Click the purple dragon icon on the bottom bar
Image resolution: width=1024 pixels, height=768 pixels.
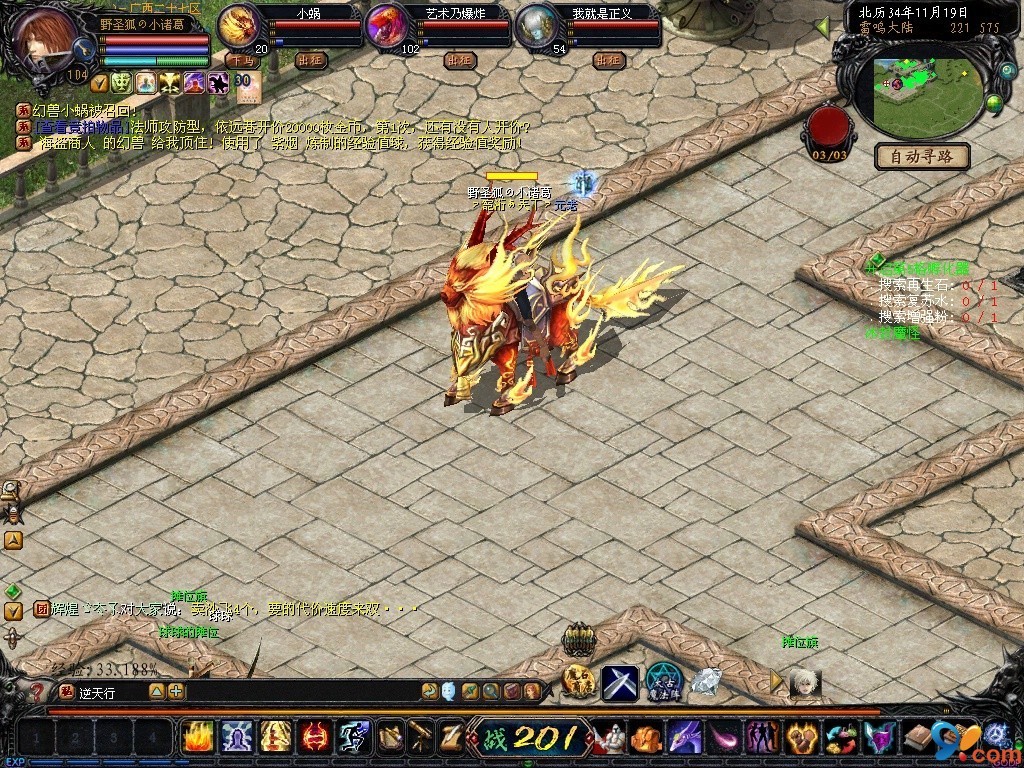coord(686,738)
